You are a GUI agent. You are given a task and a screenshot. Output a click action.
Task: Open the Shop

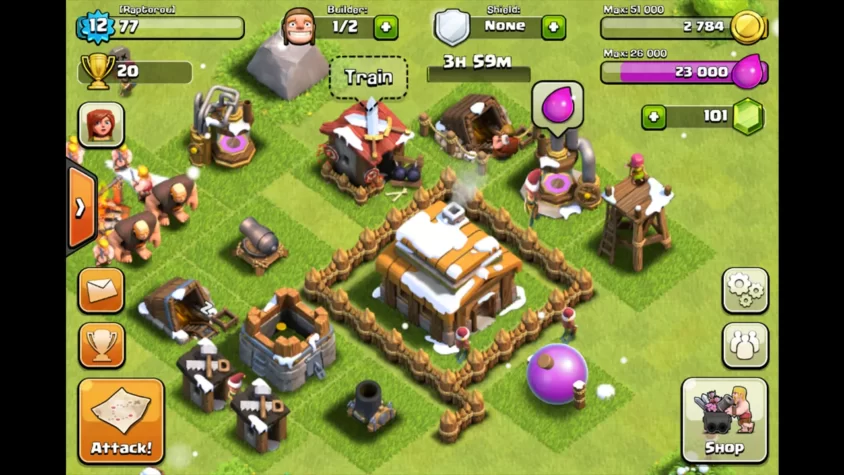pyautogui.click(x=724, y=420)
